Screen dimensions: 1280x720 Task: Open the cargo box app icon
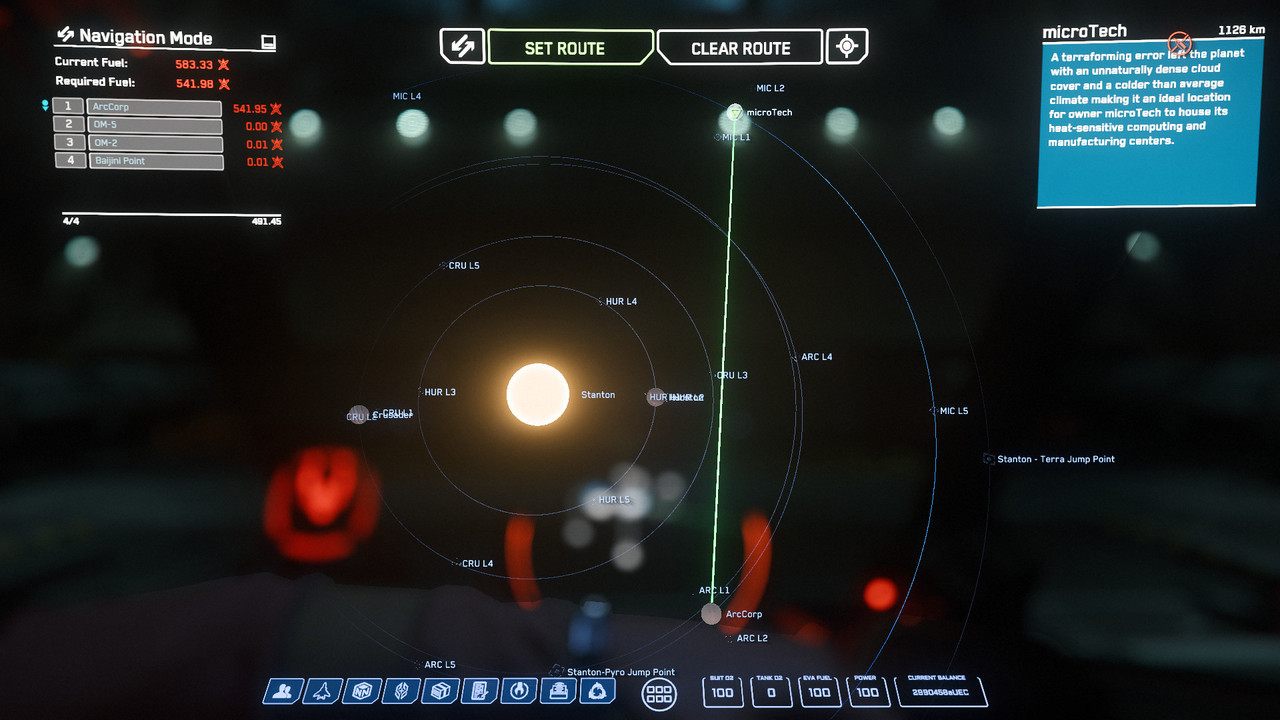tap(439, 691)
